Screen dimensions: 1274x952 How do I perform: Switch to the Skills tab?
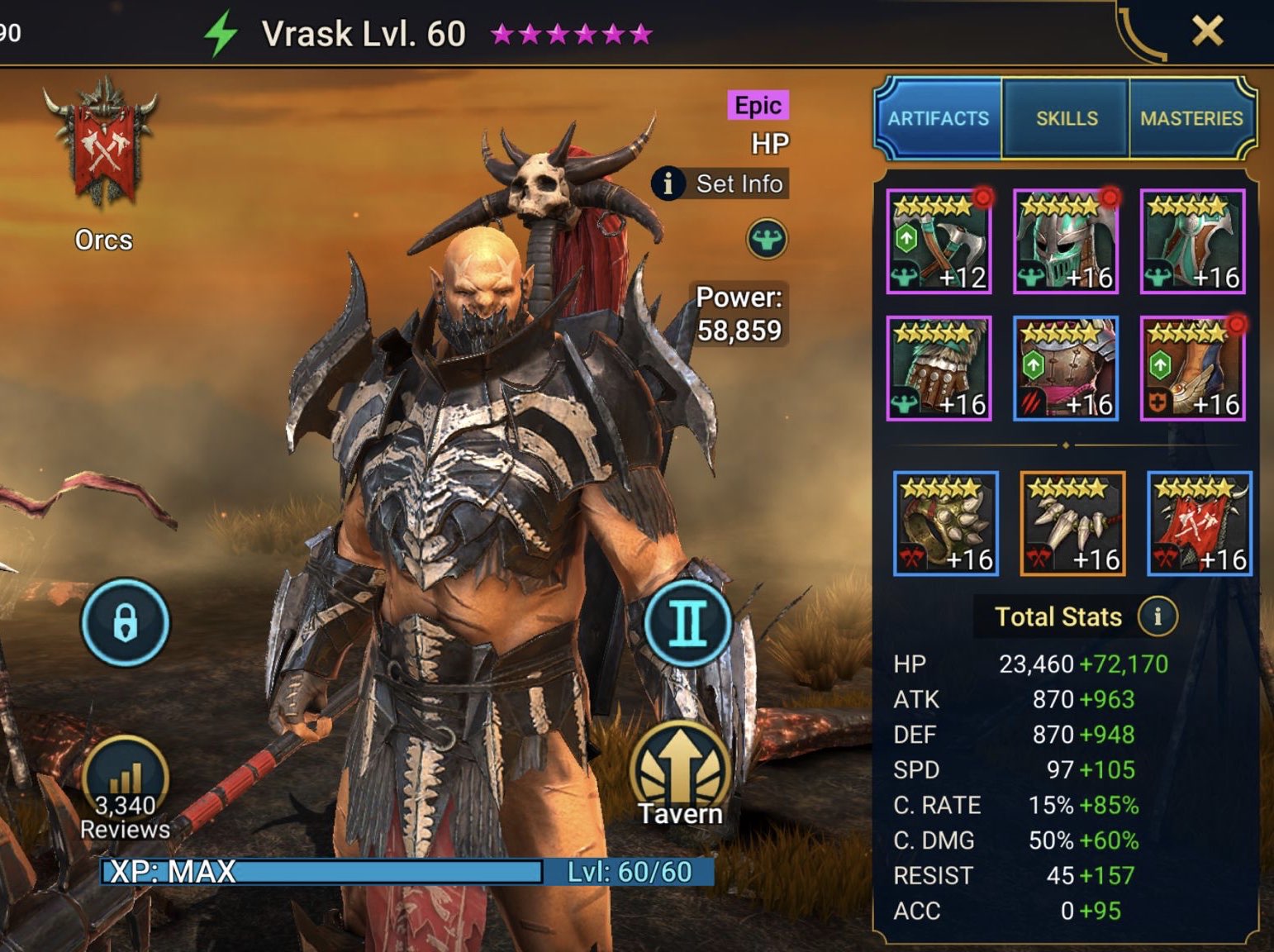(x=1066, y=118)
